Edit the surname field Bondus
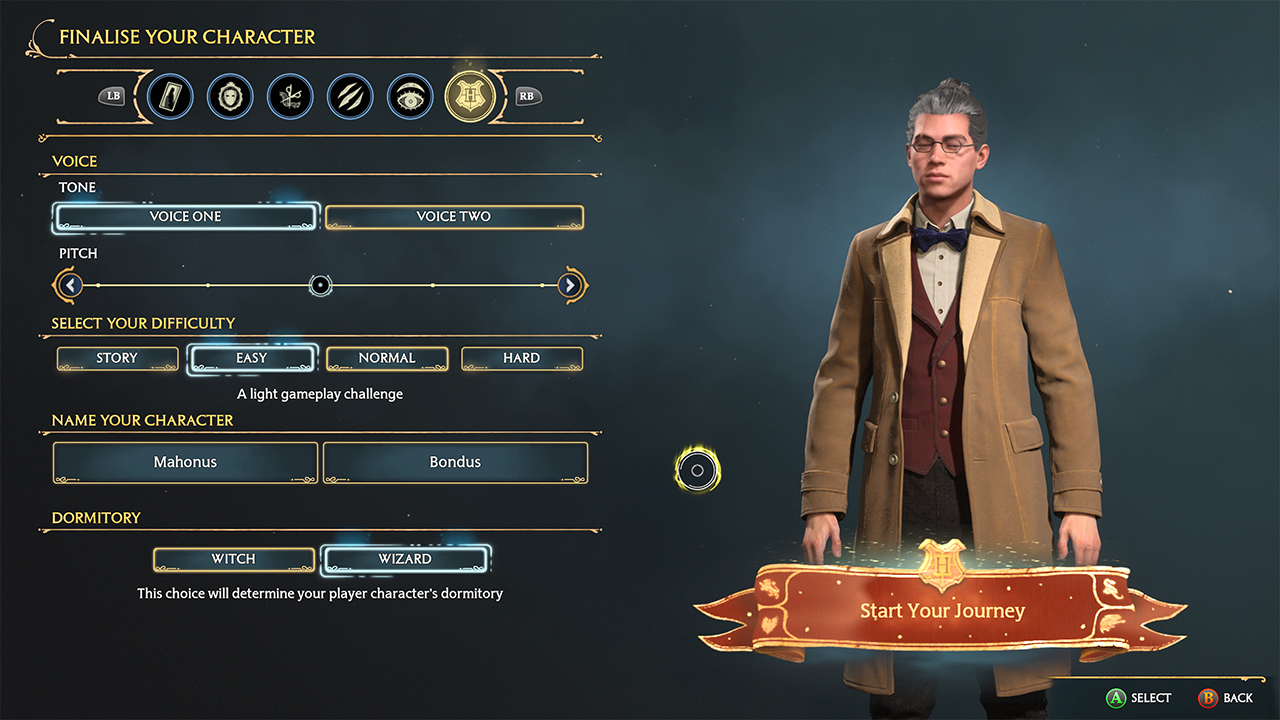The height and width of the screenshot is (720, 1280). pyautogui.click(x=455, y=462)
